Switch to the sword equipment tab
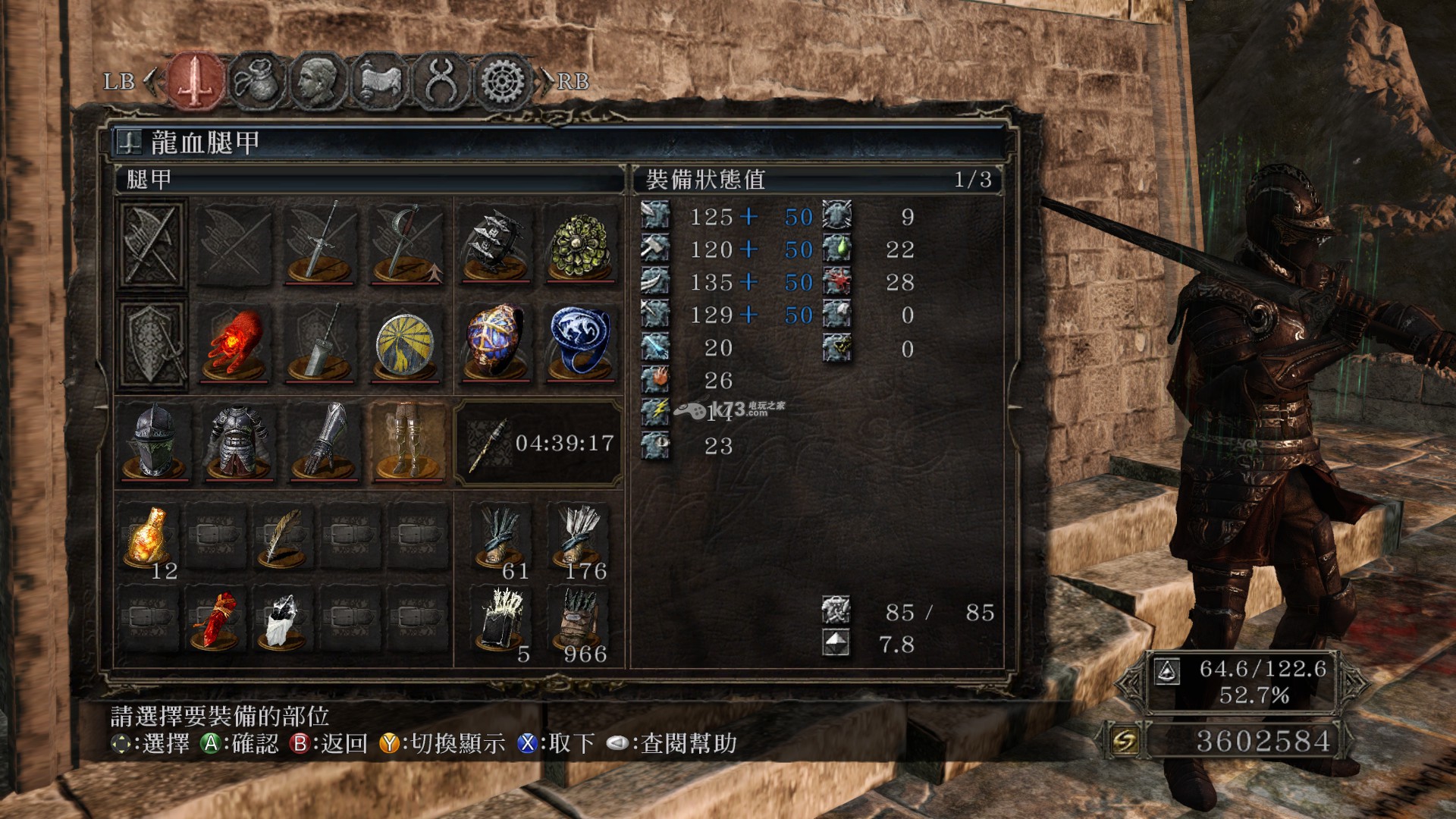Viewport: 1456px width, 819px height. pos(196,81)
